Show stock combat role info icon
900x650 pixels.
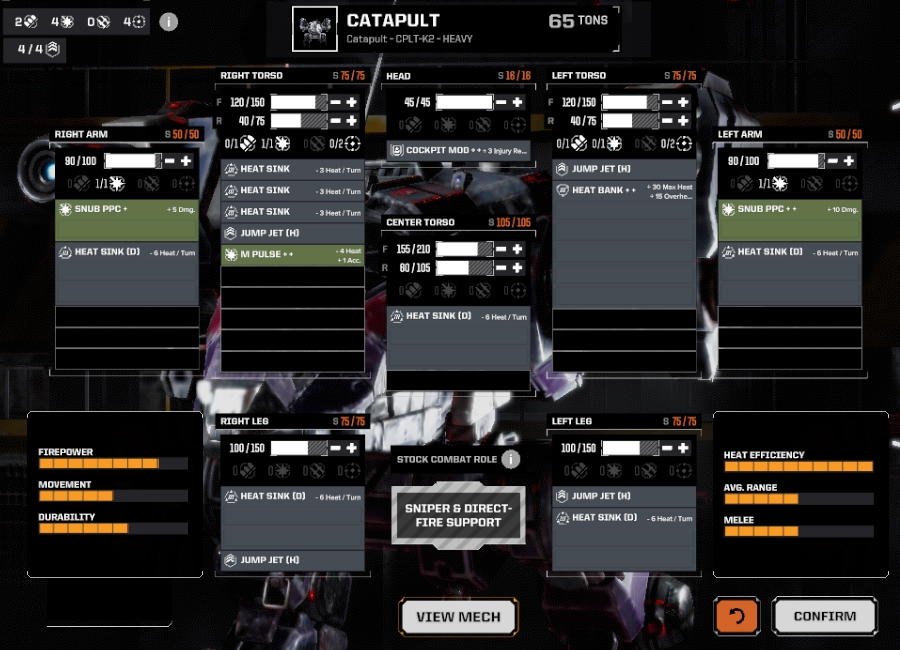pyautogui.click(x=511, y=459)
